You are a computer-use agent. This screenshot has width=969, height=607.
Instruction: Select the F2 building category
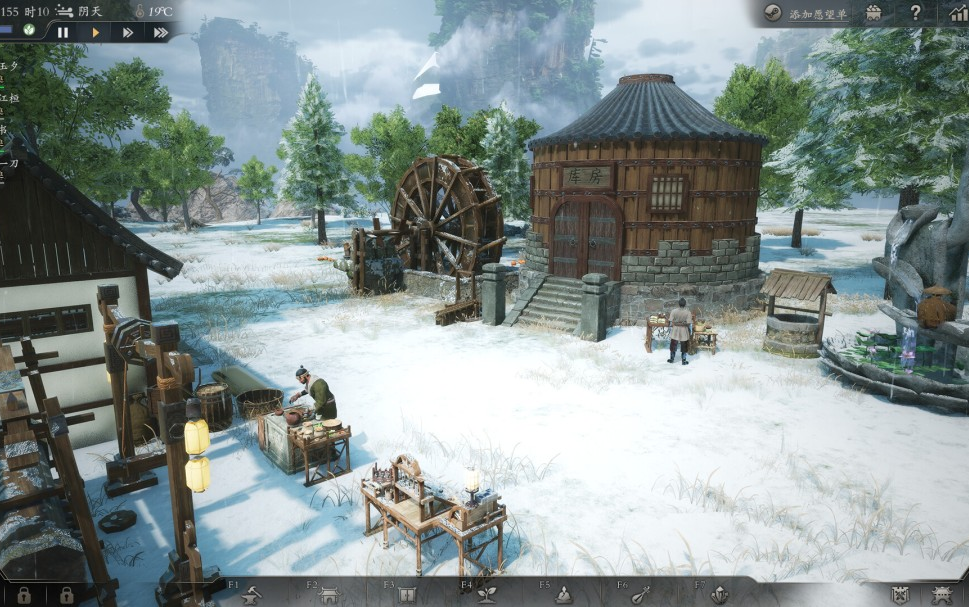click(329, 594)
